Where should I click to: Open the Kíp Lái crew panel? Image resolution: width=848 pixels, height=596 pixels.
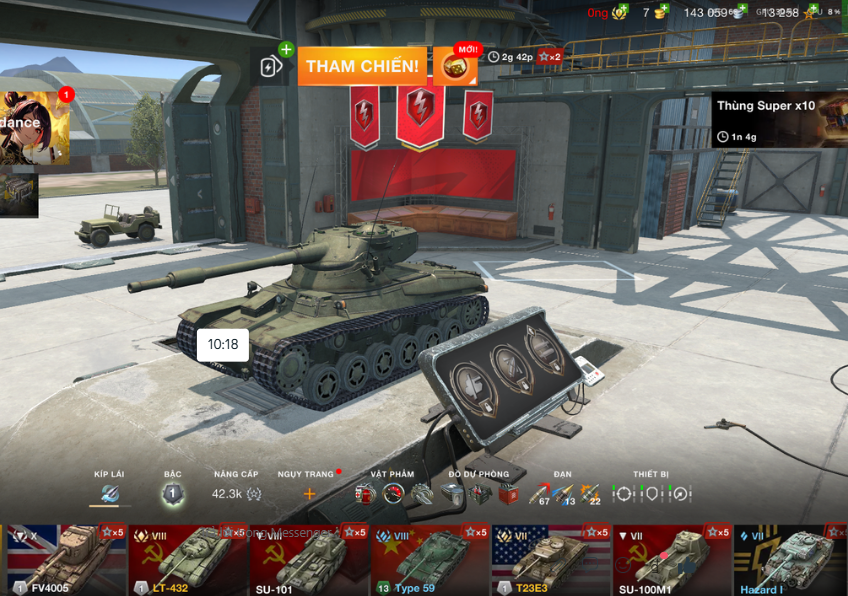point(109,492)
